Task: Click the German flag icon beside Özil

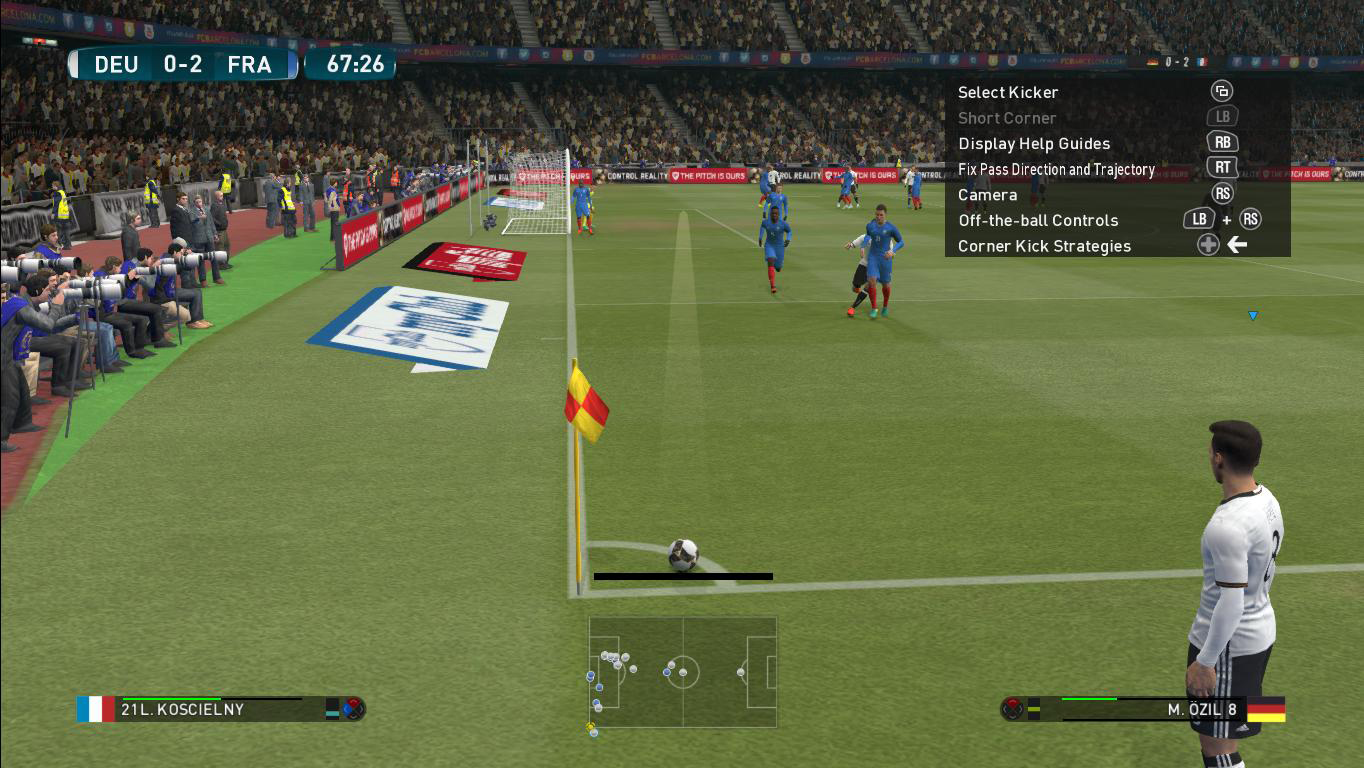Action: click(1268, 710)
